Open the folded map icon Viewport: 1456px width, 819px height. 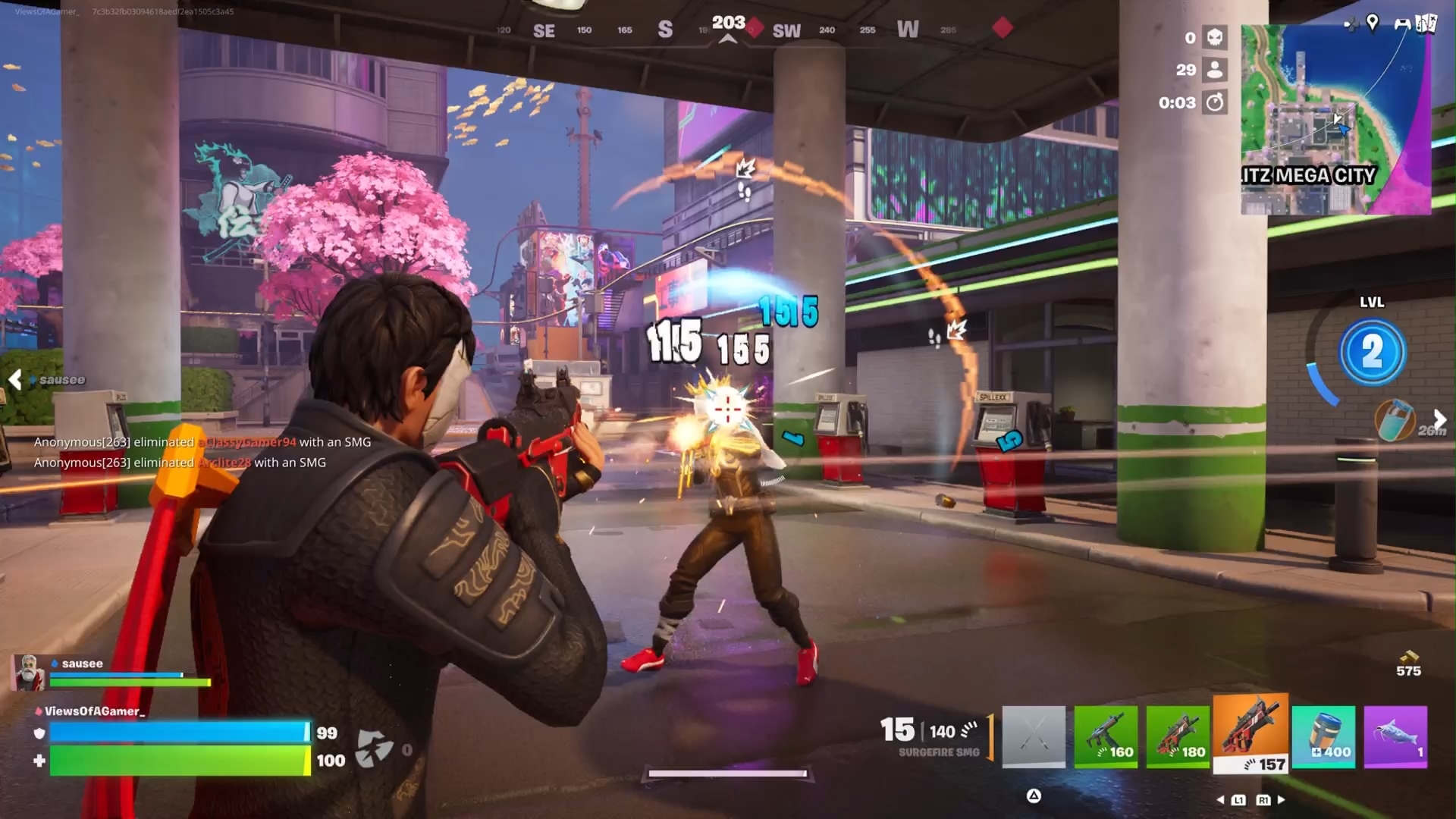click(1426, 24)
